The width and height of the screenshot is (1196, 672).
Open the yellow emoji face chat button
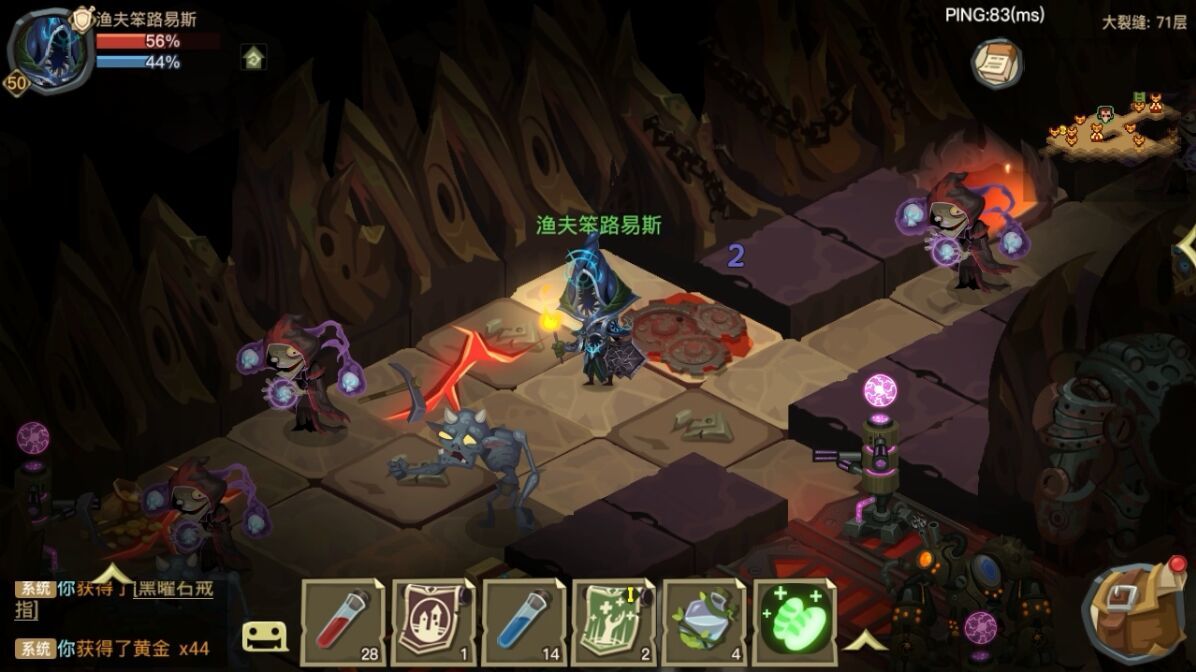coord(265,635)
